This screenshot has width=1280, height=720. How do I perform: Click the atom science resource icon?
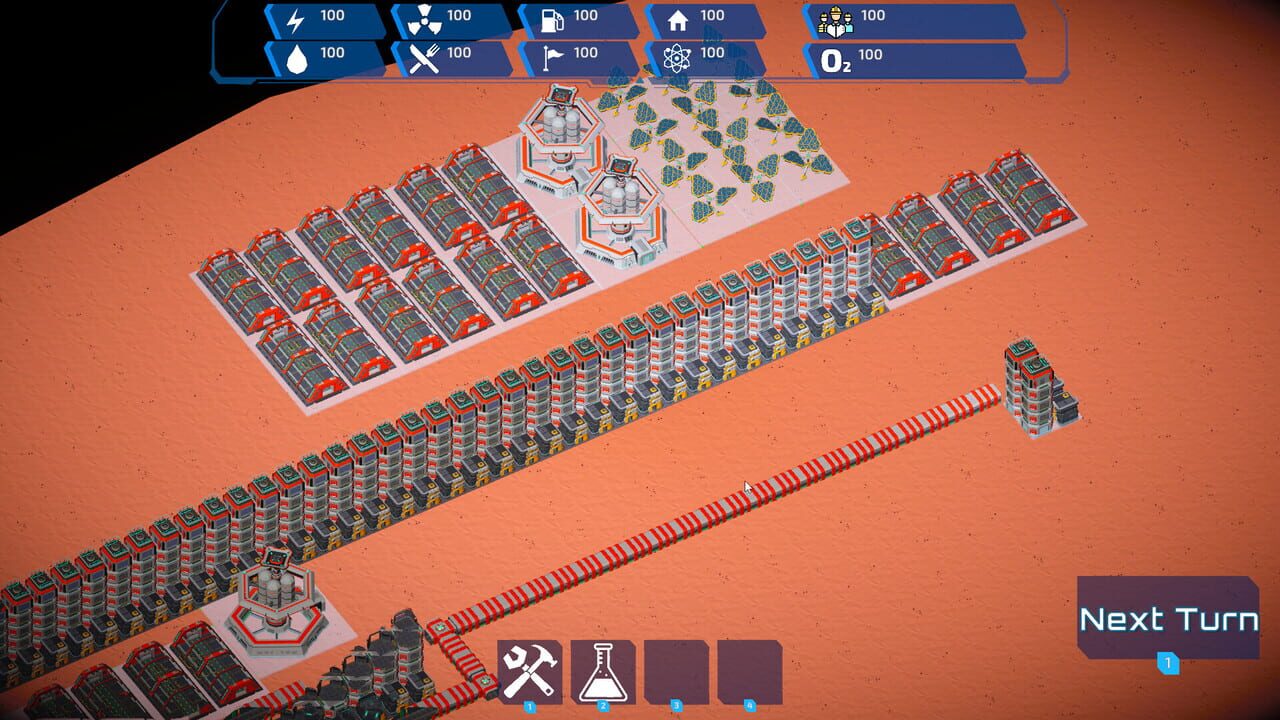coord(676,54)
